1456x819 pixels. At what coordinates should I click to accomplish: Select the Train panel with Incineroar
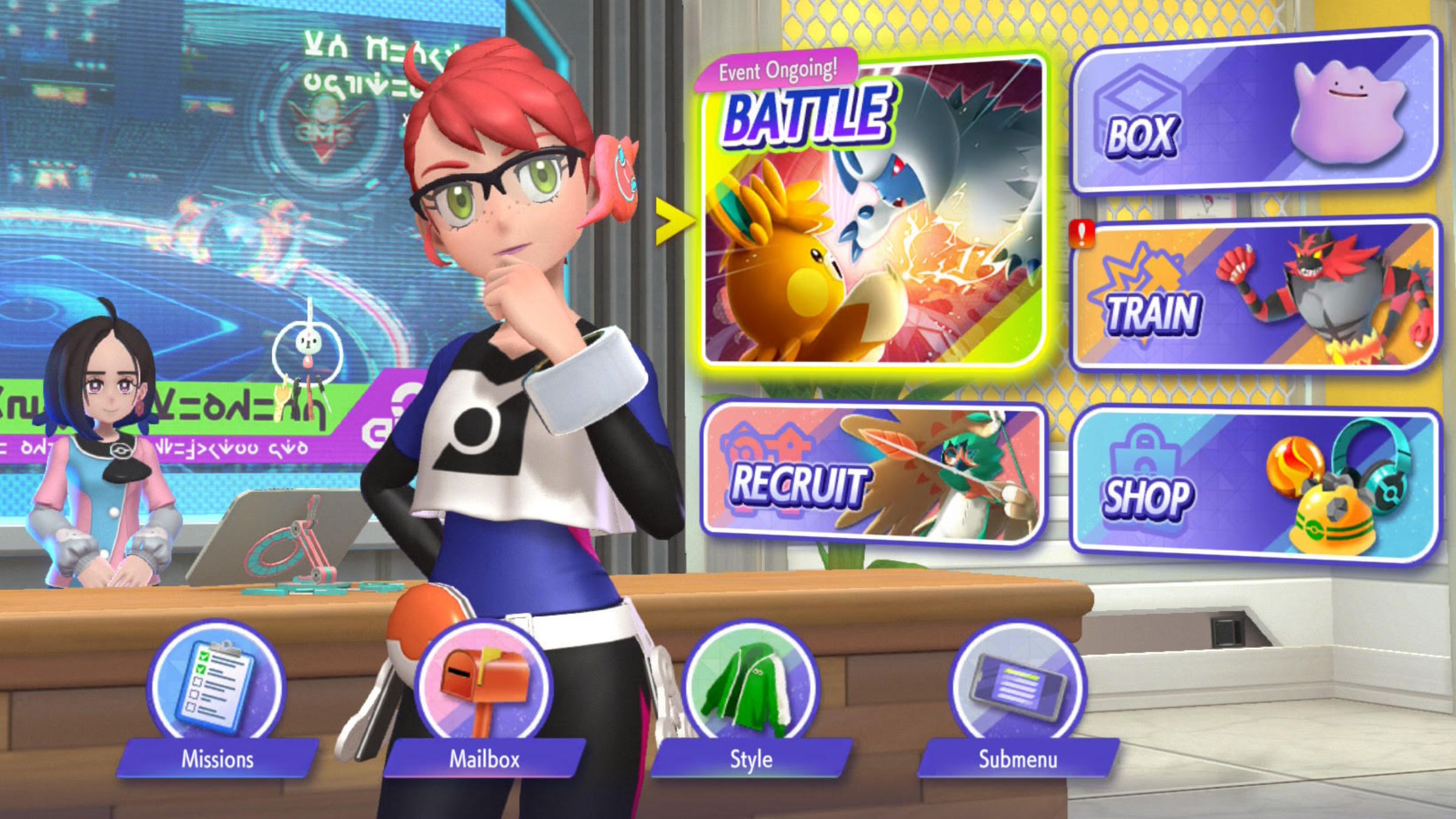tap(1256, 297)
